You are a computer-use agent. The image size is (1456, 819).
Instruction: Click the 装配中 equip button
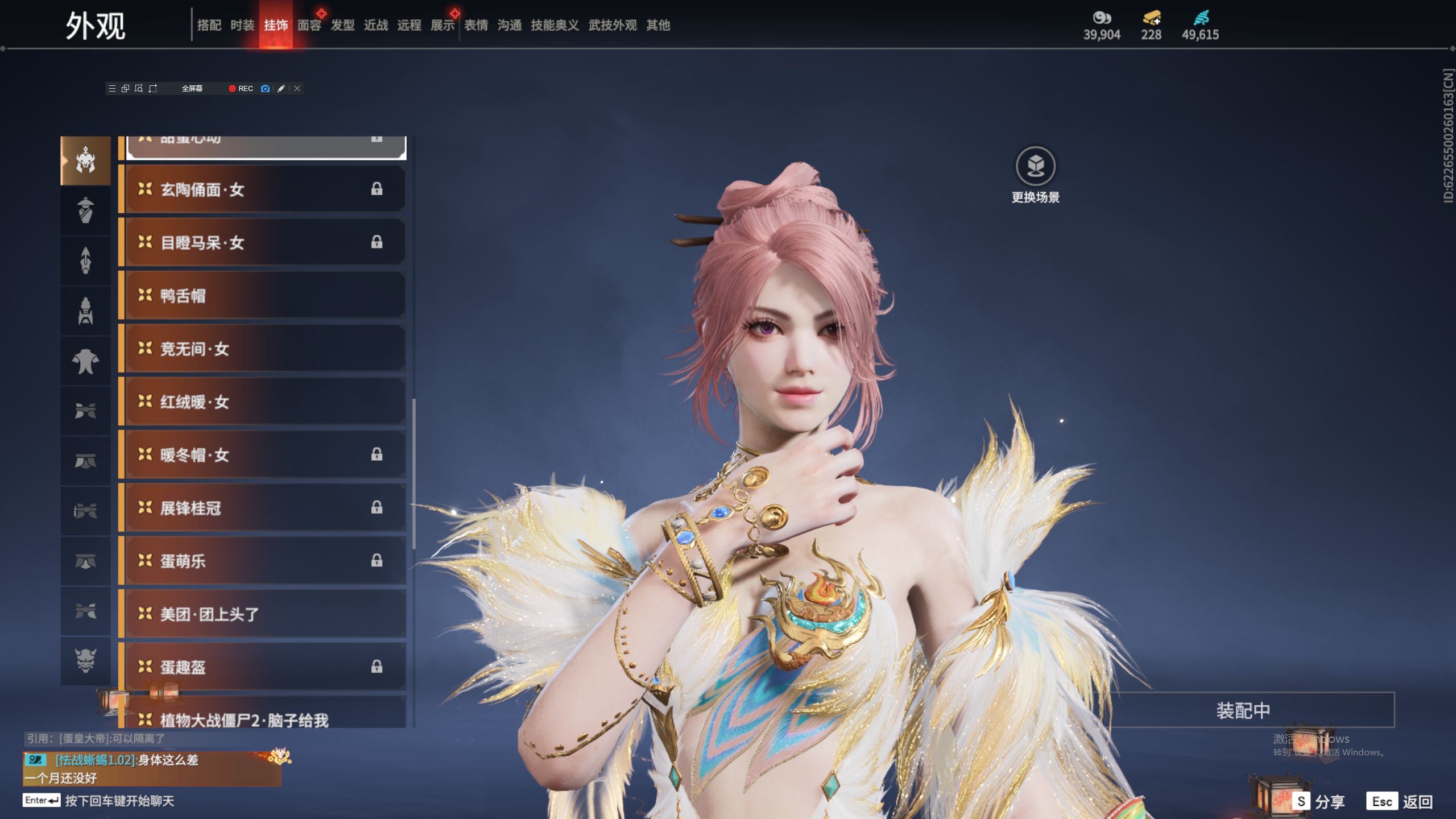coord(1243,710)
